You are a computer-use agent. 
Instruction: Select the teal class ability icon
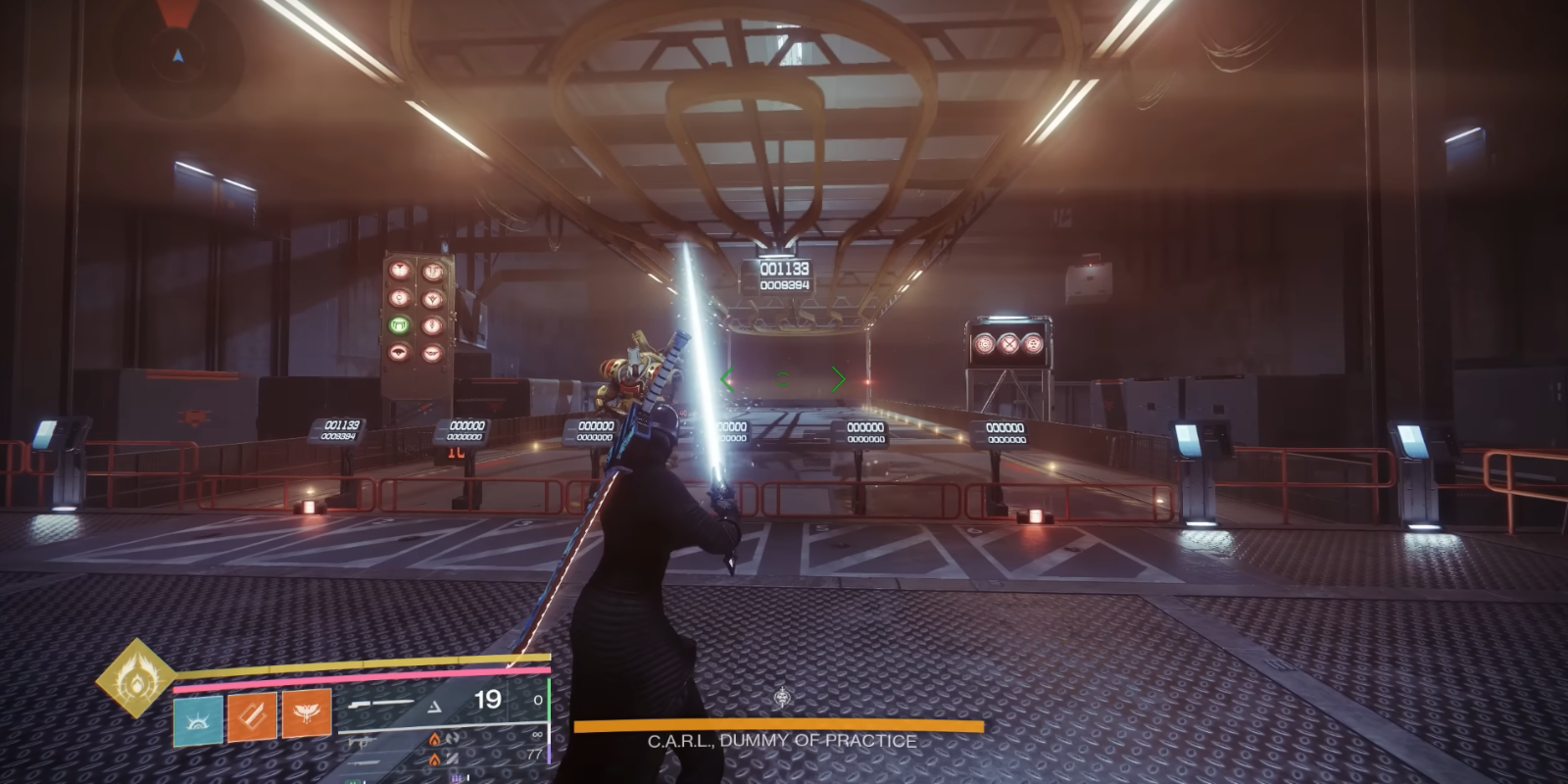[198, 719]
